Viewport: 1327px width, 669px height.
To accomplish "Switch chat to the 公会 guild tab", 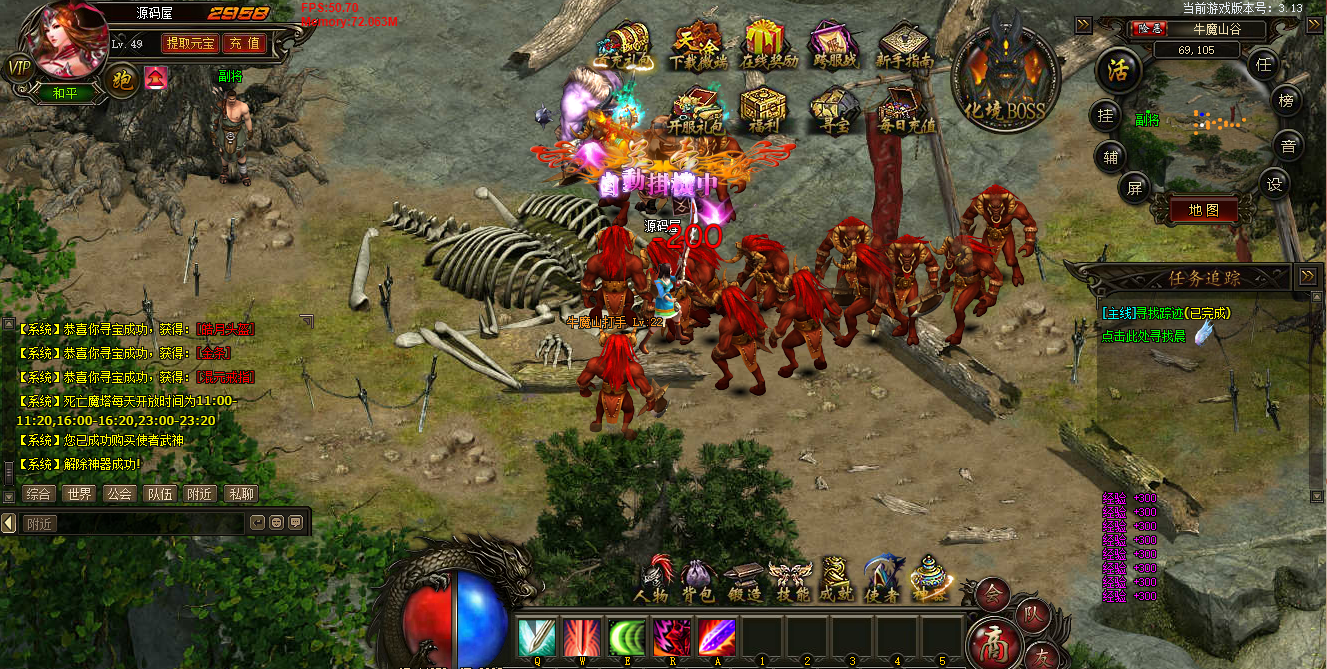I will (x=118, y=493).
